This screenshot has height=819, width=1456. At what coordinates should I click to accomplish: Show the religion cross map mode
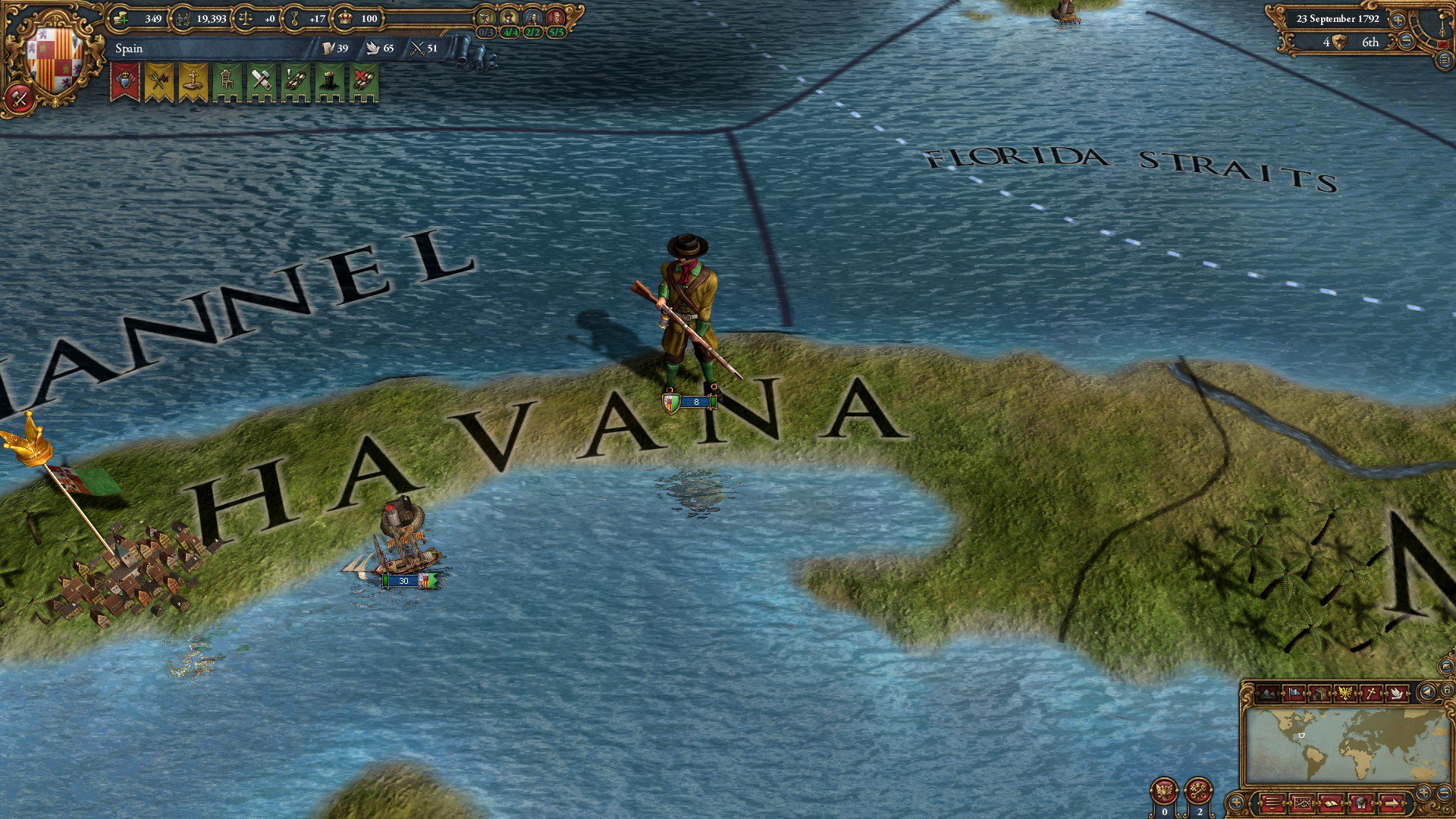1371,693
